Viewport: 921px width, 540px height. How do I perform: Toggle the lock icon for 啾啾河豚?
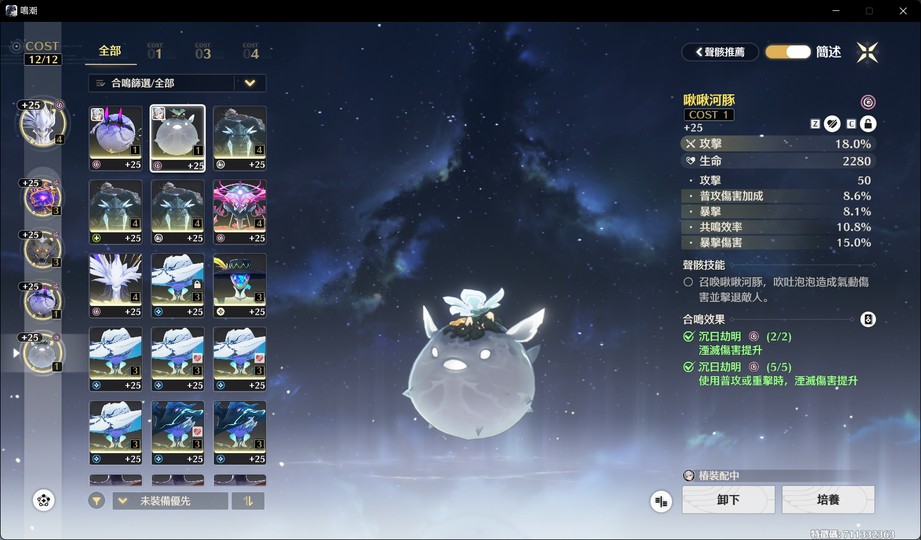868,123
